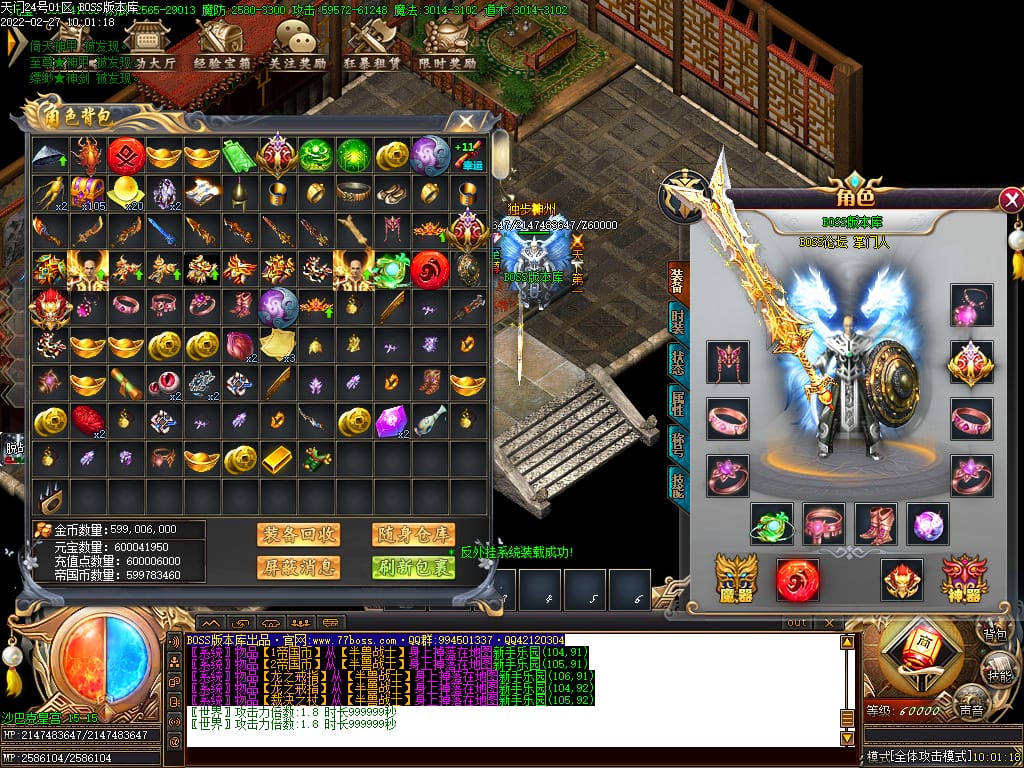Viewport: 1024px width, 768px height.
Task: Close the character backpack window
Action: click(x=465, y=122)
